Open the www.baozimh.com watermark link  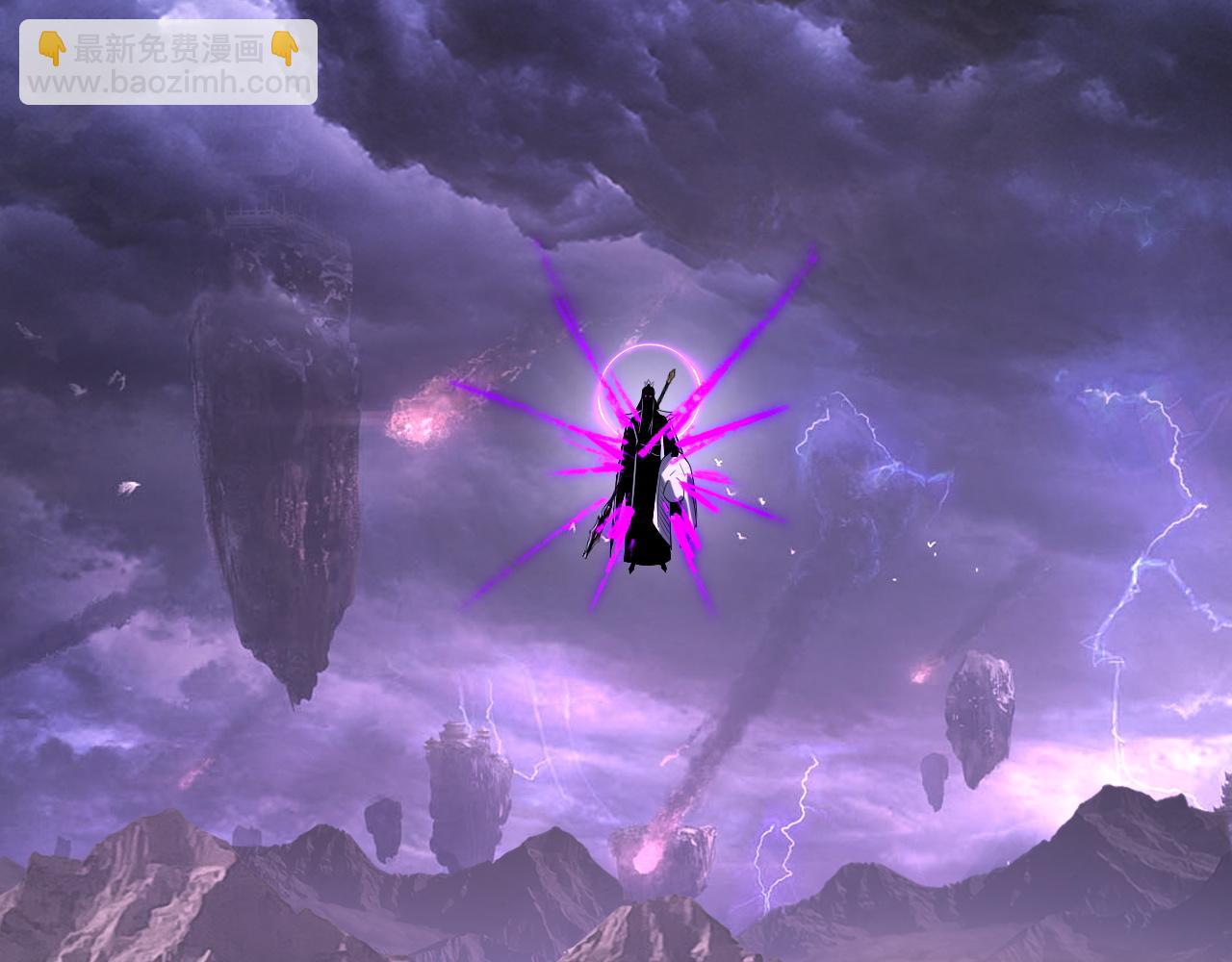tap(168, 83)
